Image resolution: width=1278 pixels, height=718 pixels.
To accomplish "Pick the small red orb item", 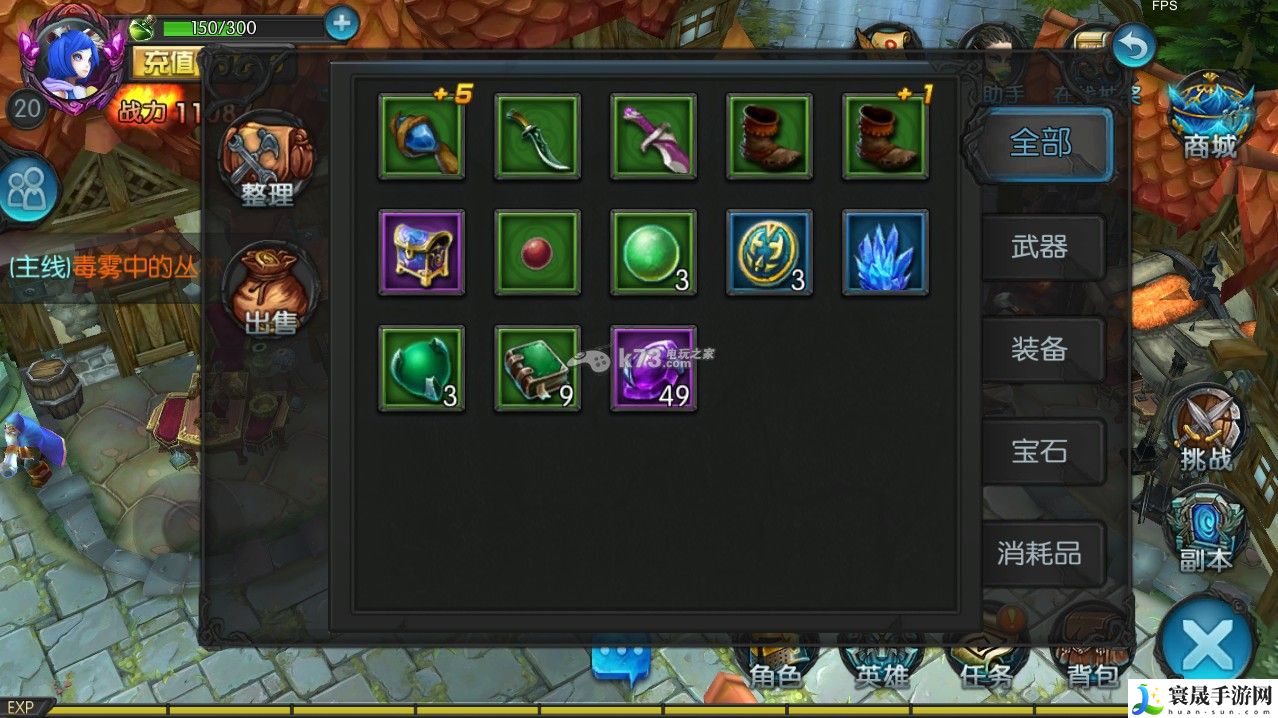I will pyautogui.click(x=537, y=252).
